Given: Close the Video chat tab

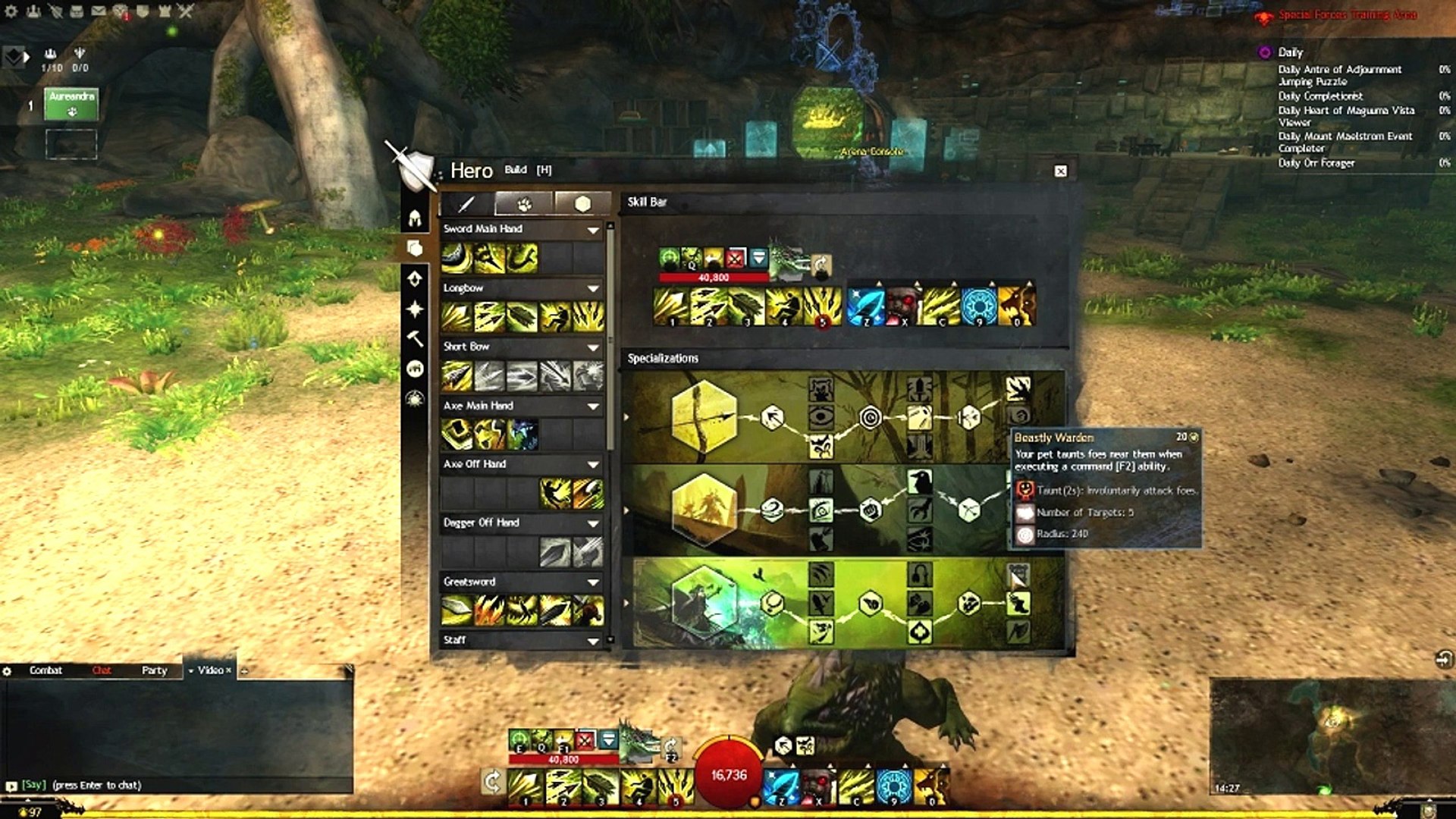Looking at the screenshot, I should click(228, 670).
